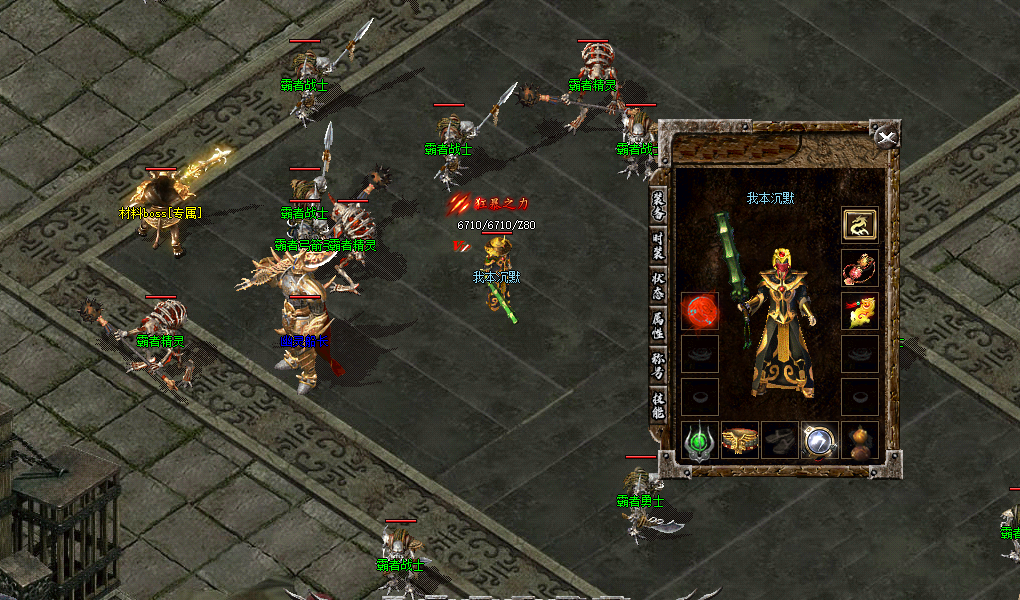1020x600 pixels.
Task: Select the golden lion charm slot
Action: 859,311
